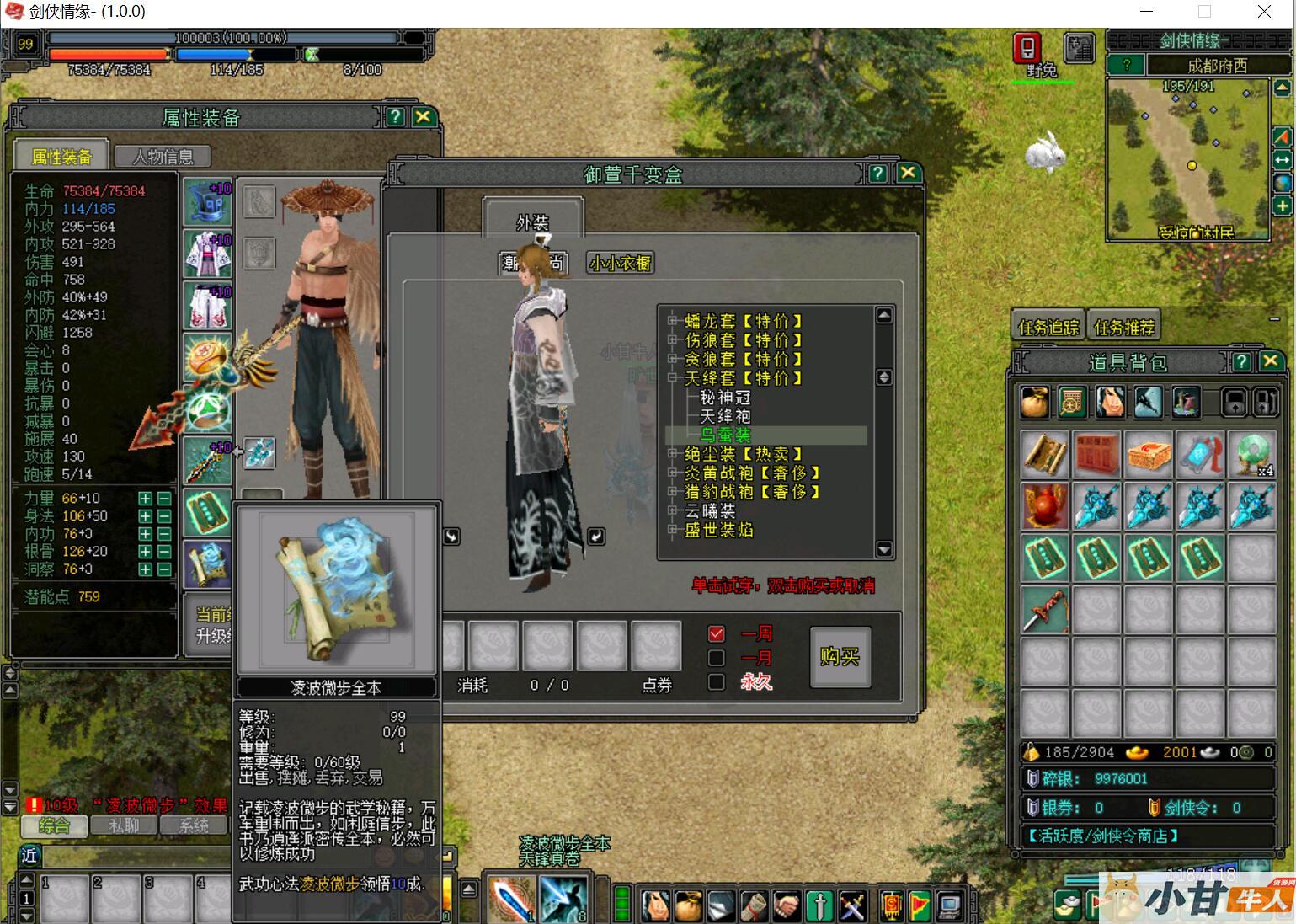Switch to the 任务推荐 tab

point(1123,327)
